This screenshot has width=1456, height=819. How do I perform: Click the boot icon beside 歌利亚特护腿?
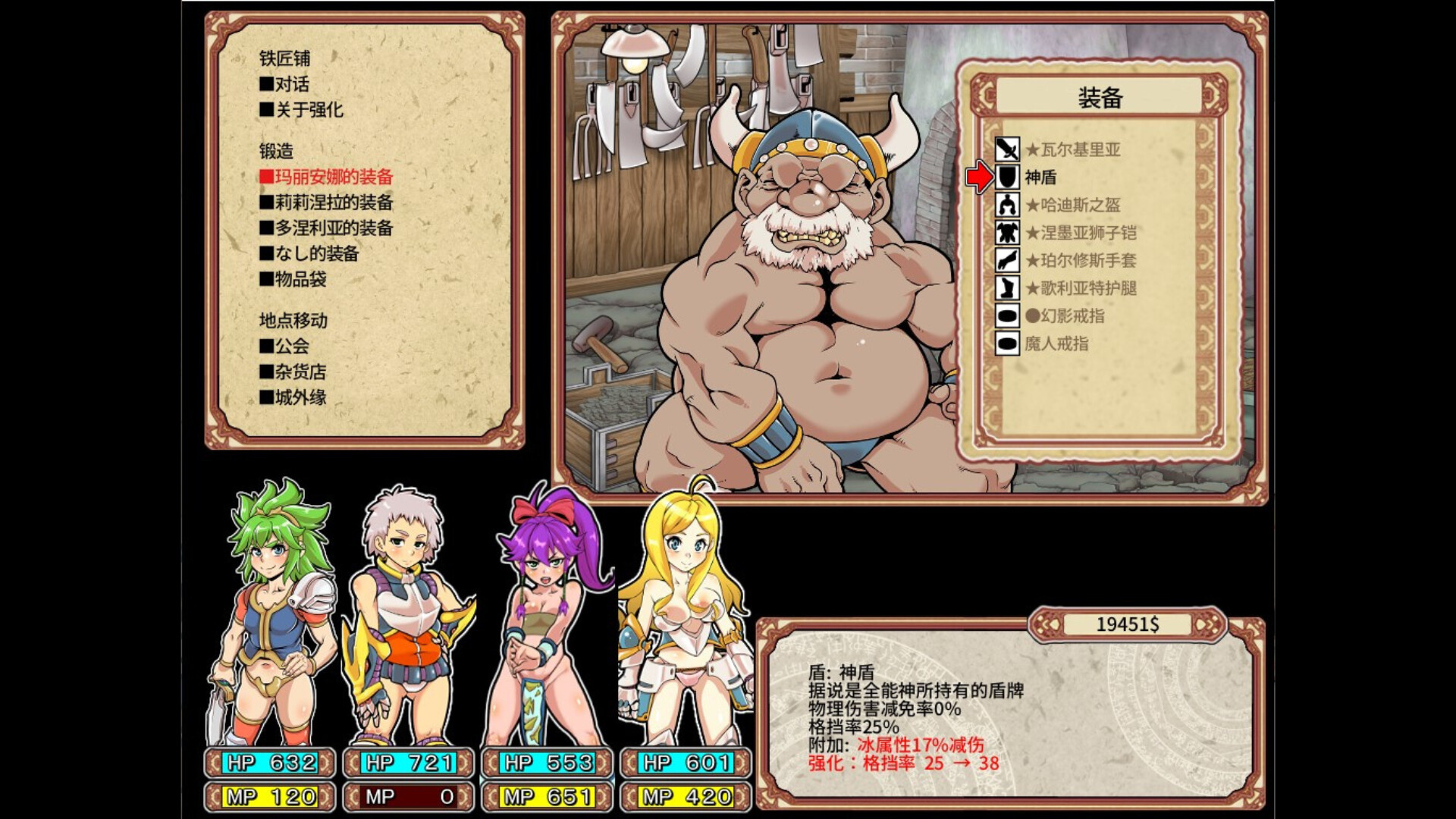[1009, 290]
